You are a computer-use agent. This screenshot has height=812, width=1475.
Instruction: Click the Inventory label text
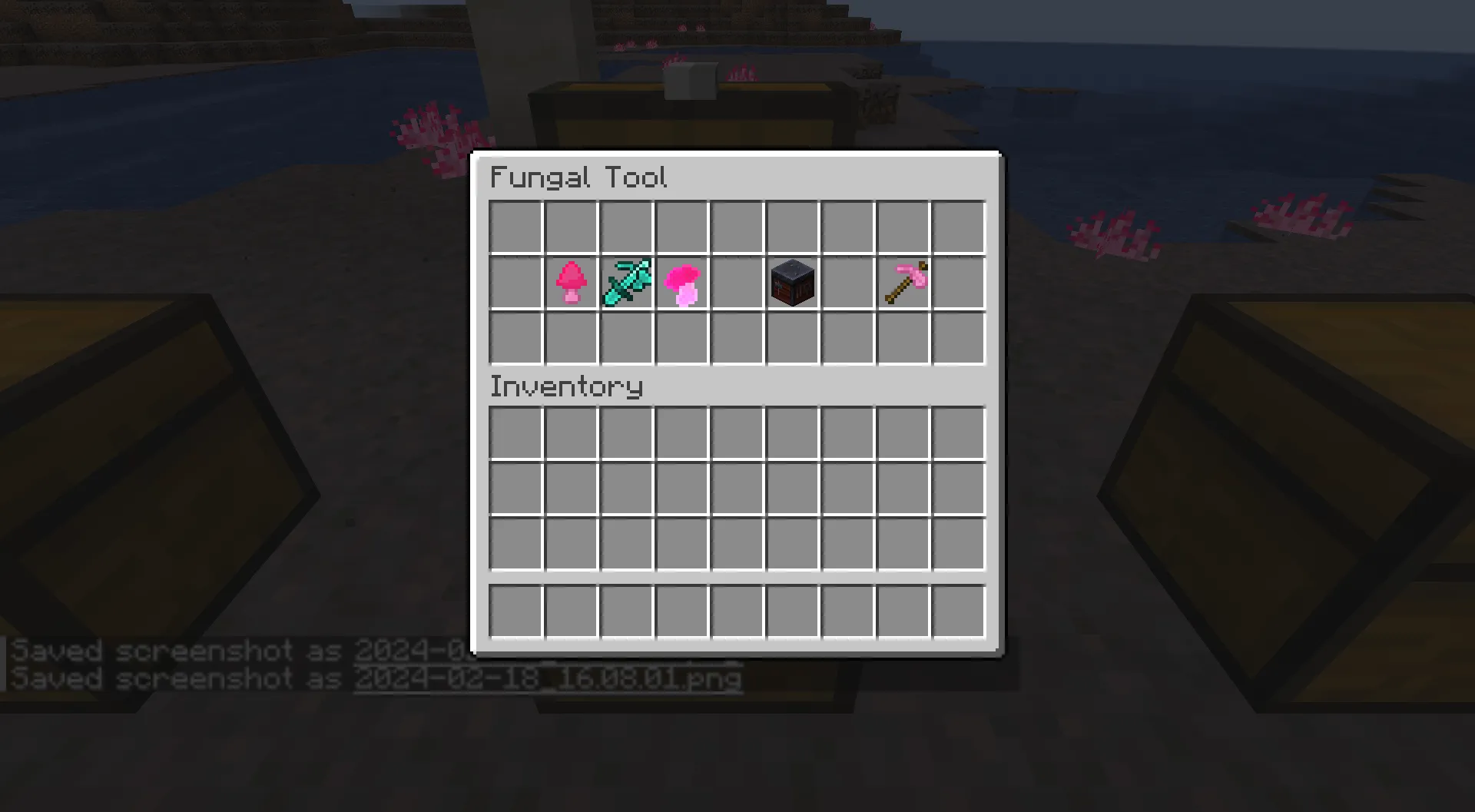click(566, 386)
